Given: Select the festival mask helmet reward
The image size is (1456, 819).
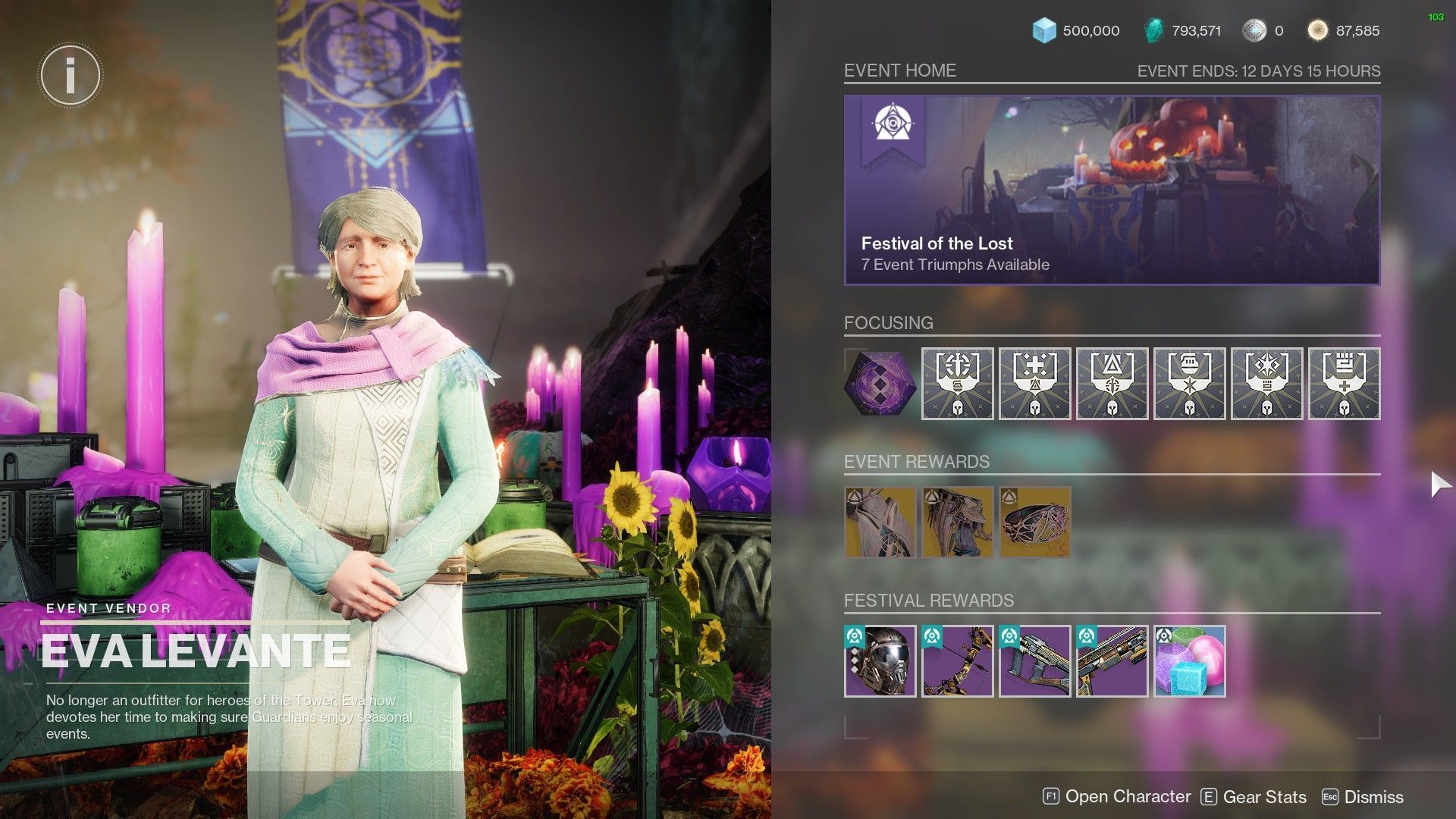Looking at the screenshot, I should [880, 661].
